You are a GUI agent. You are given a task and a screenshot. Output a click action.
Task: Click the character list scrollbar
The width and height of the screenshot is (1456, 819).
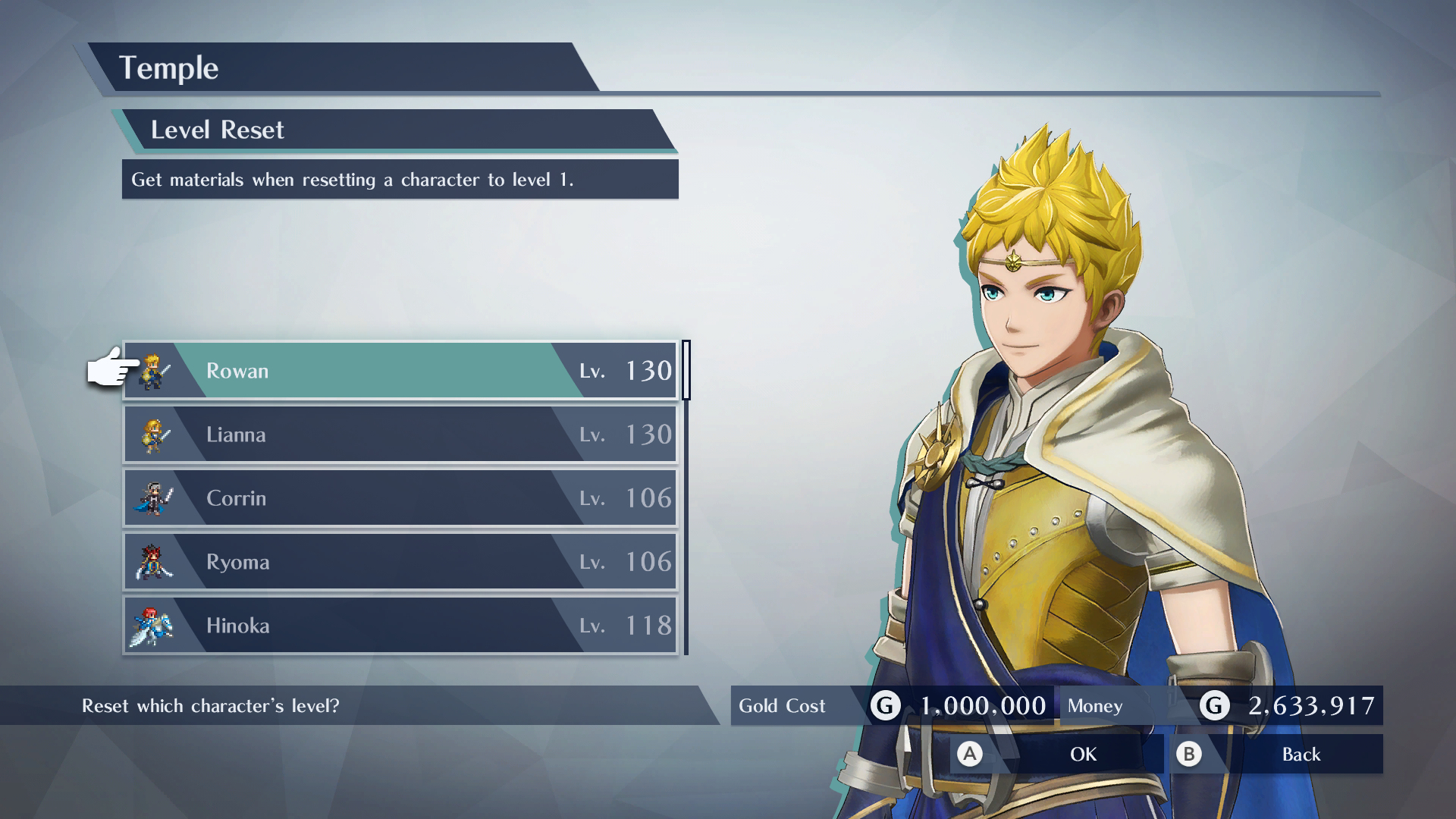686,371
